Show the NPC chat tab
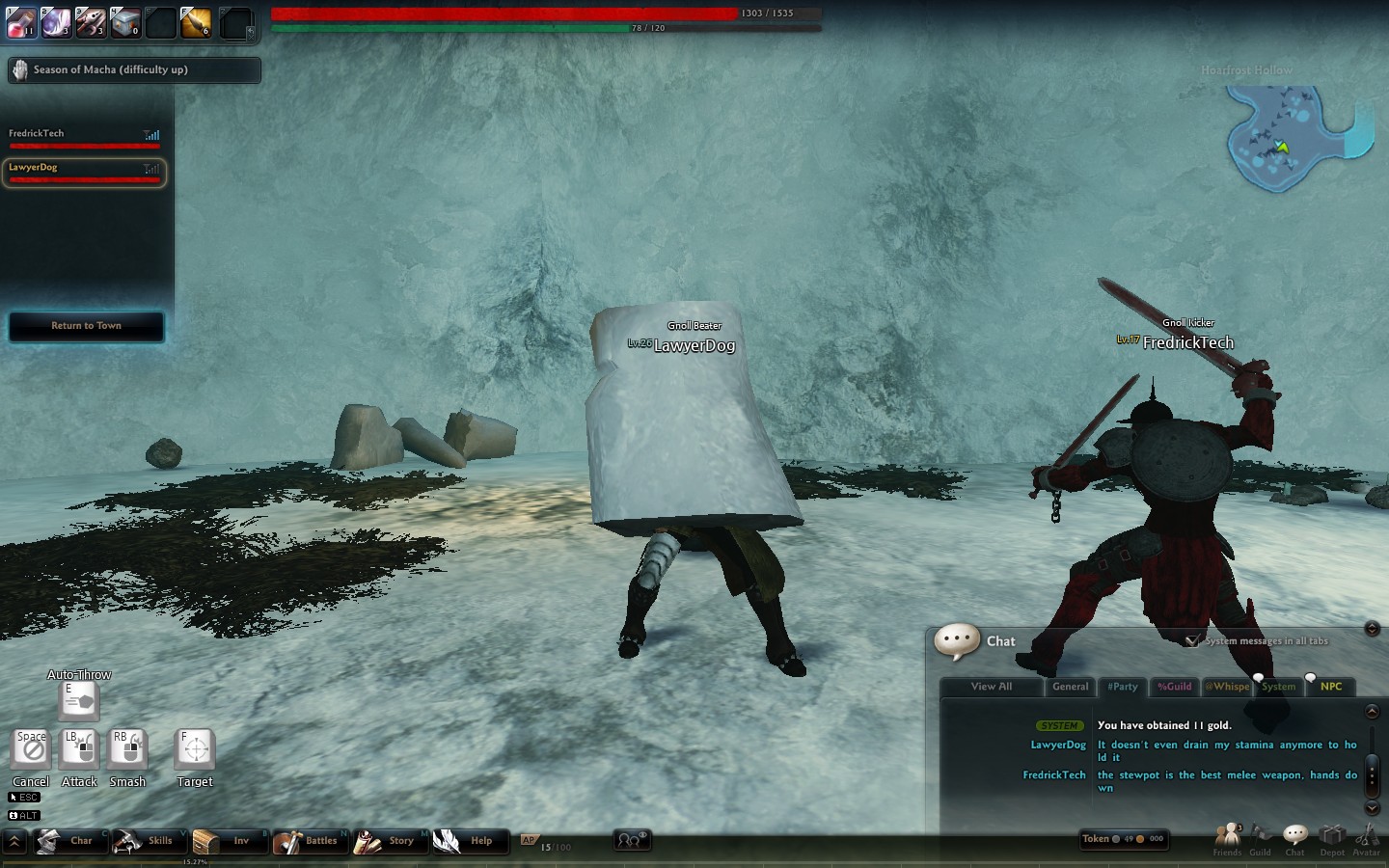The image size is (1389, 868). [x=1331, y=687]
